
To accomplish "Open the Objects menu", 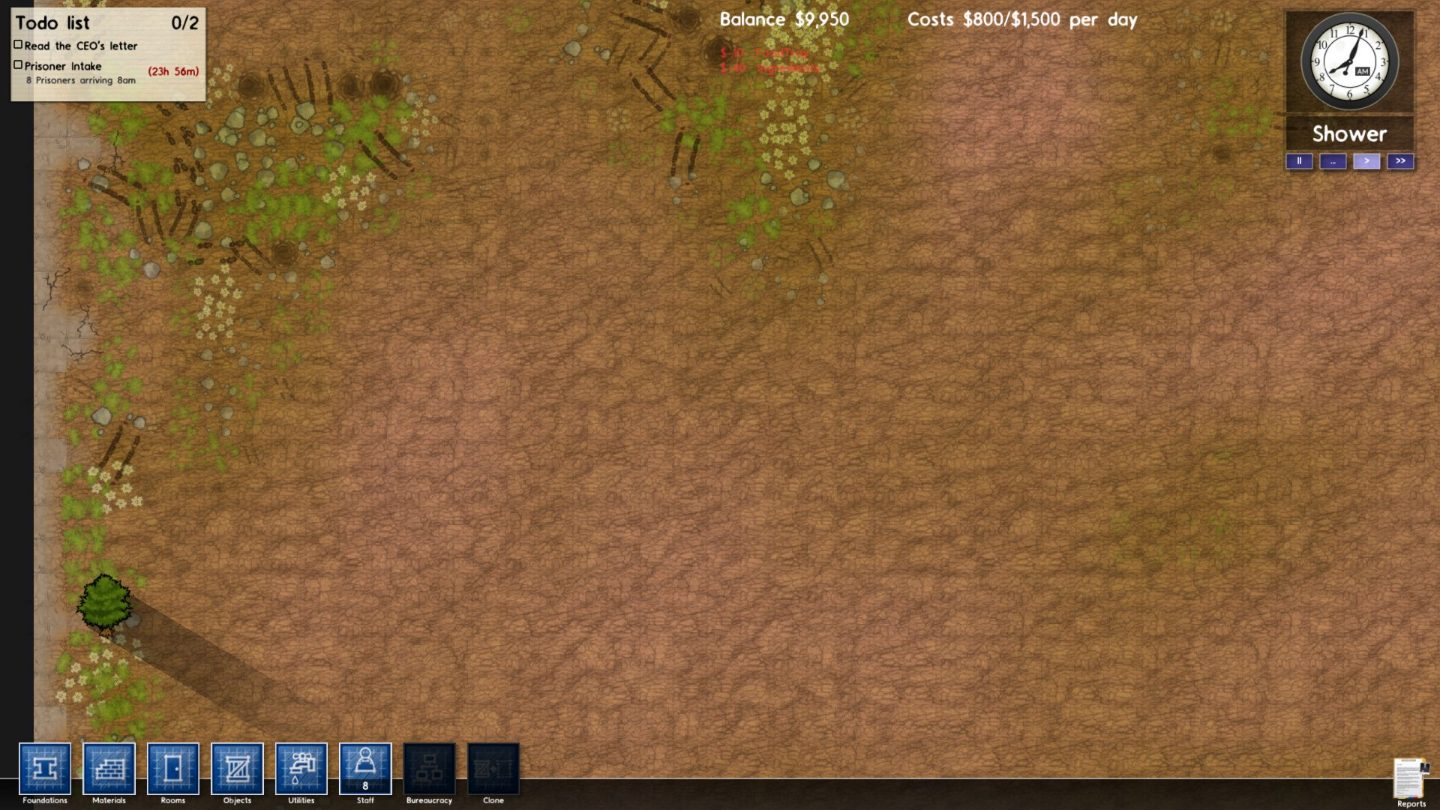I will [237, 768].
